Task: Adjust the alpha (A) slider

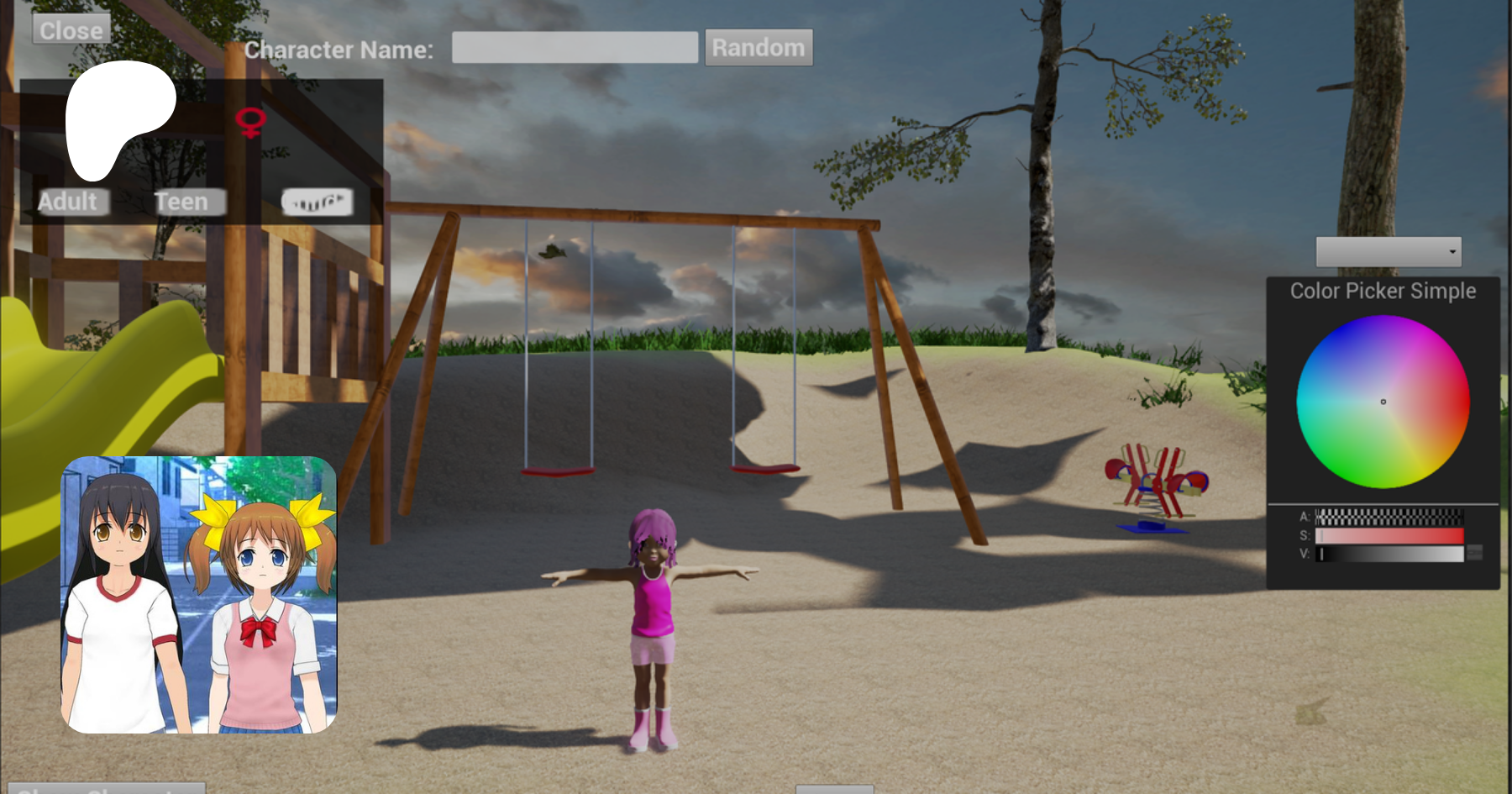Action: (x=1389, y=517)
